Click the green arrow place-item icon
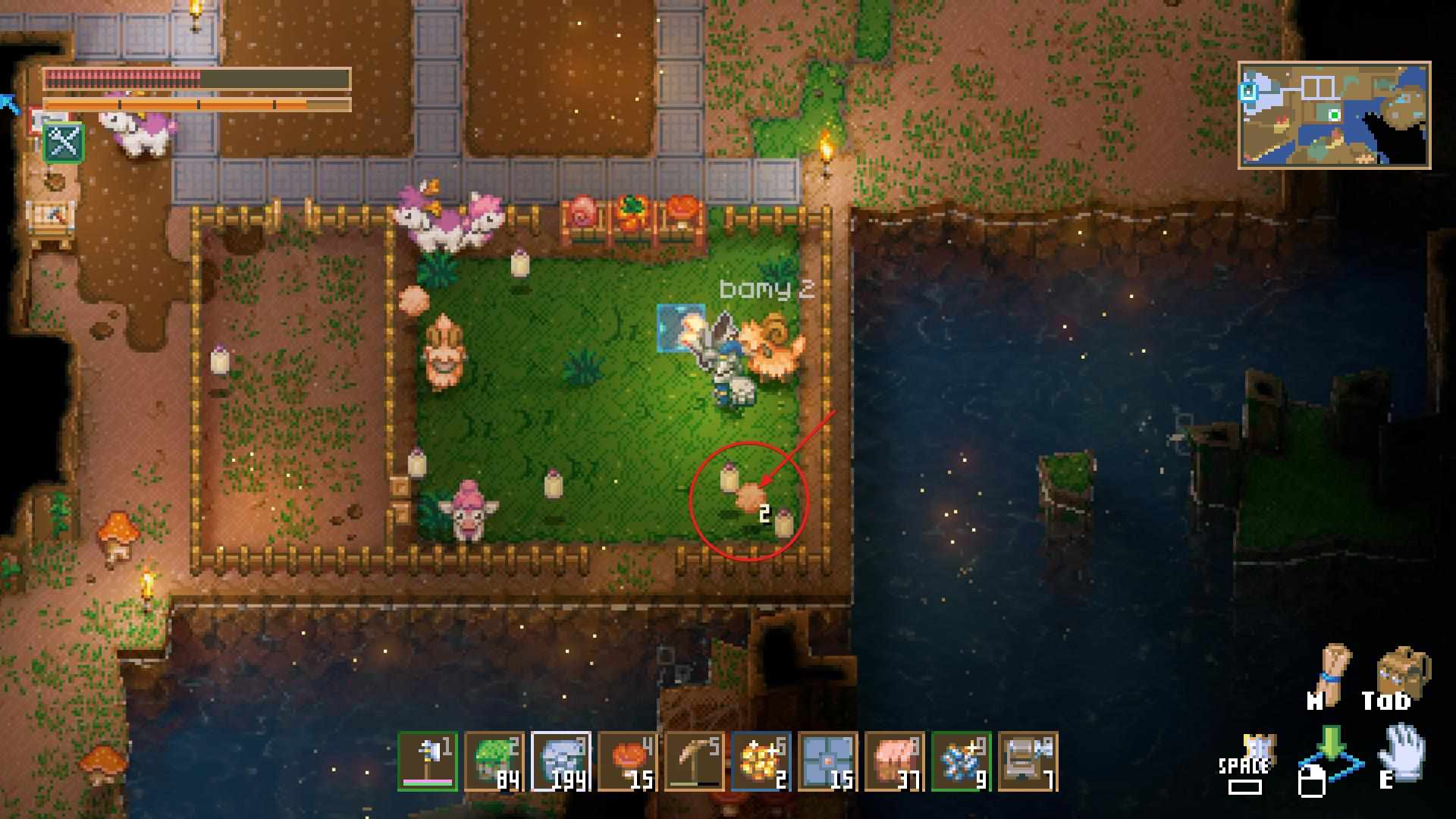1456x819 pixels. coord(1331,747)
